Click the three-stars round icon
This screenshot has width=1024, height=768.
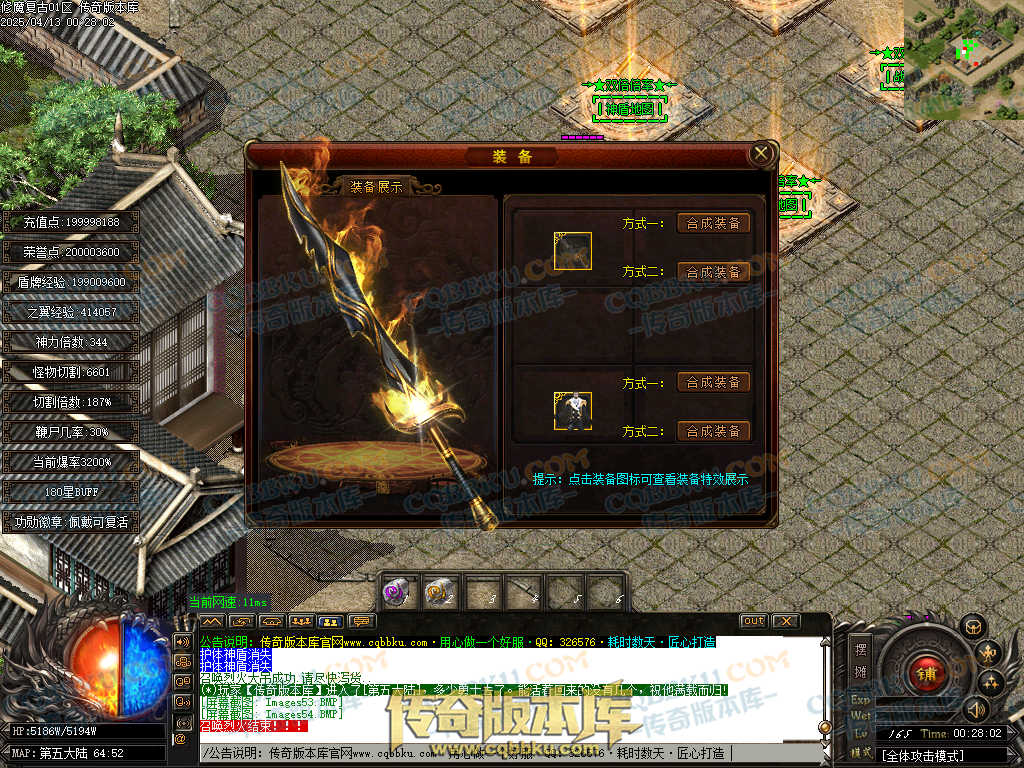[x=991, y=683]
